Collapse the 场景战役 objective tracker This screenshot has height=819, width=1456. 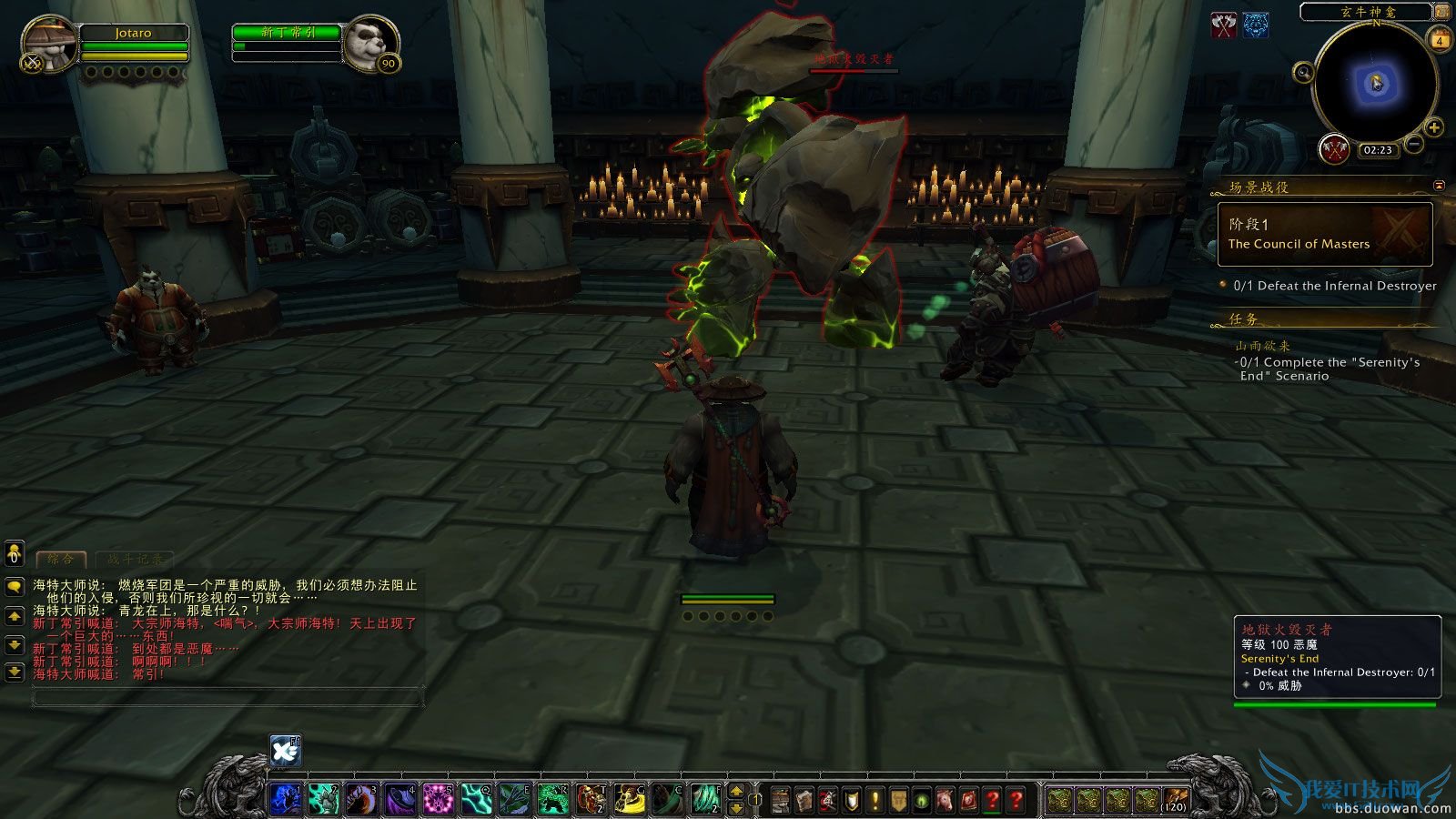click(x=1438, y=186)
